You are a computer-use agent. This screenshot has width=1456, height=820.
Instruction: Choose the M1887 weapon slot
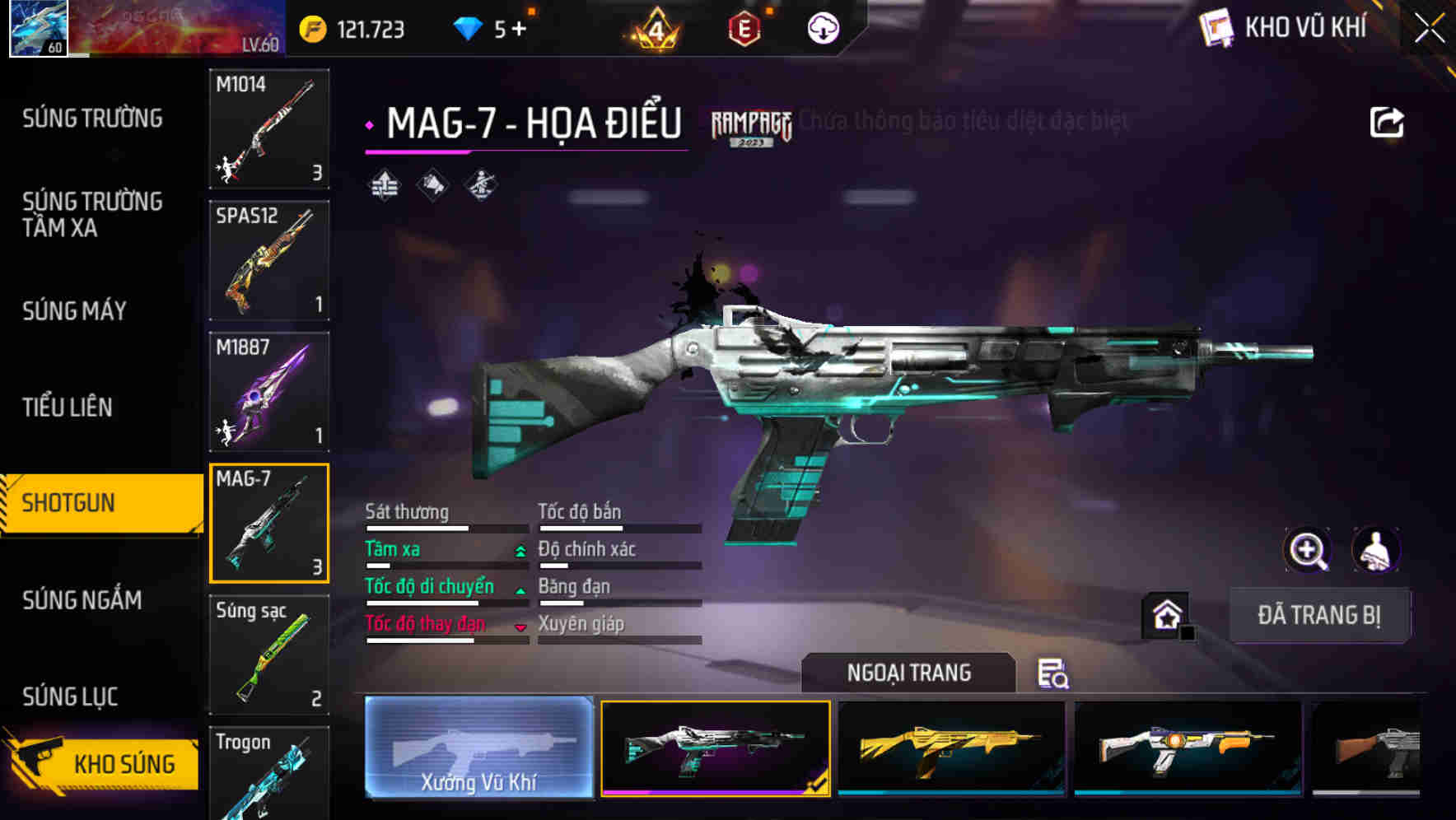pyautogui.click(x=269, y=392)
